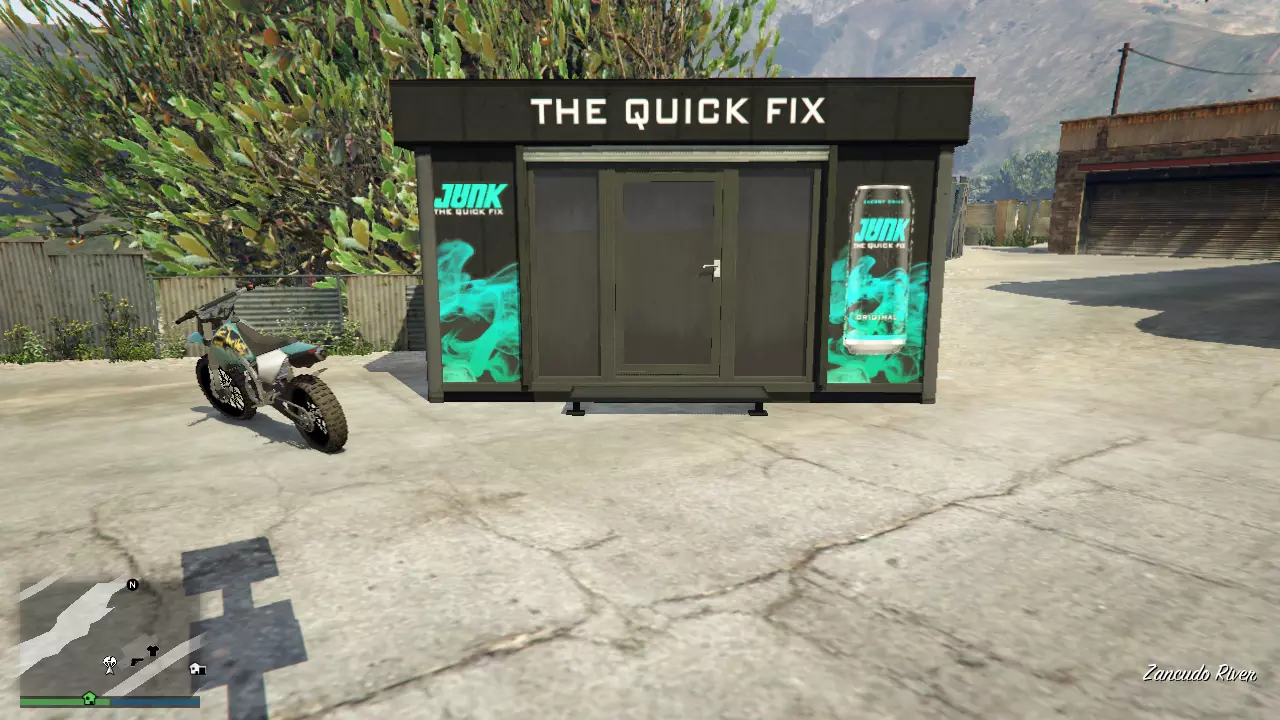Select the pistol weapon icon on the minimap
The width and height of the screenshot is (1280, 720).
(137, 662)
